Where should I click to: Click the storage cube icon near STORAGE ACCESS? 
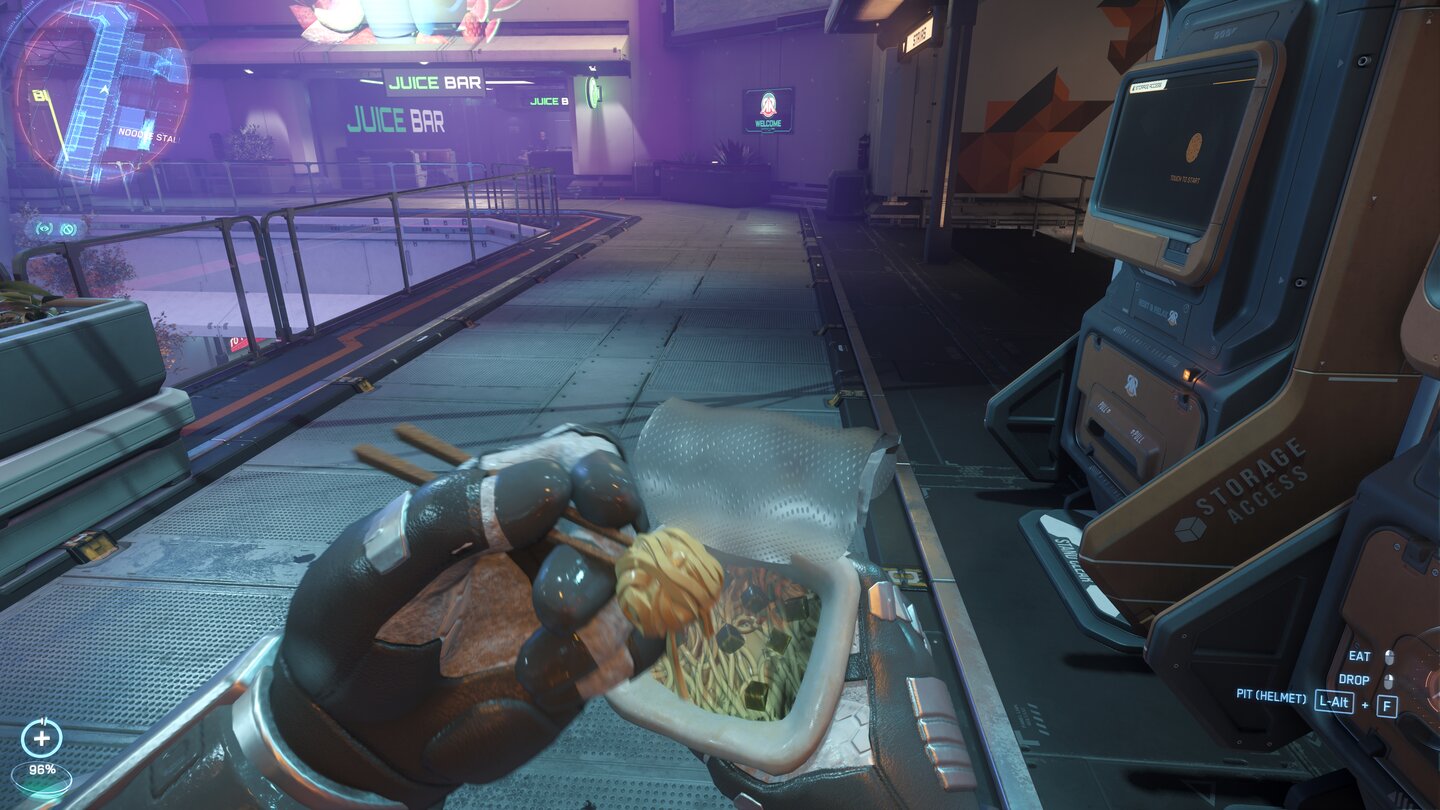(x=1190, y=528)
